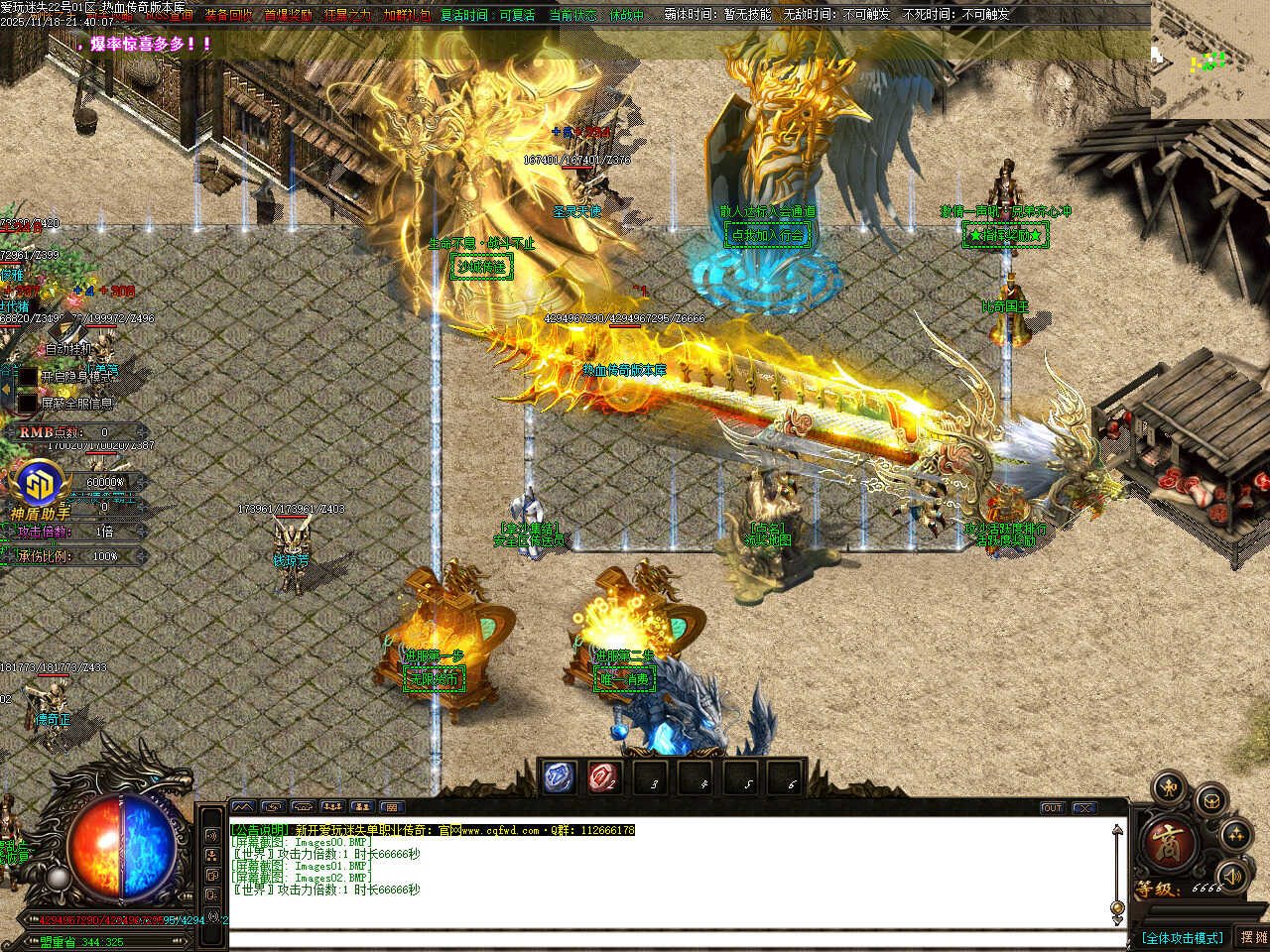Open the 首爆奖励 first-drop reward menu
Image resolution: width=1270 pixels, height=952 pixels.
pos(288,16)
